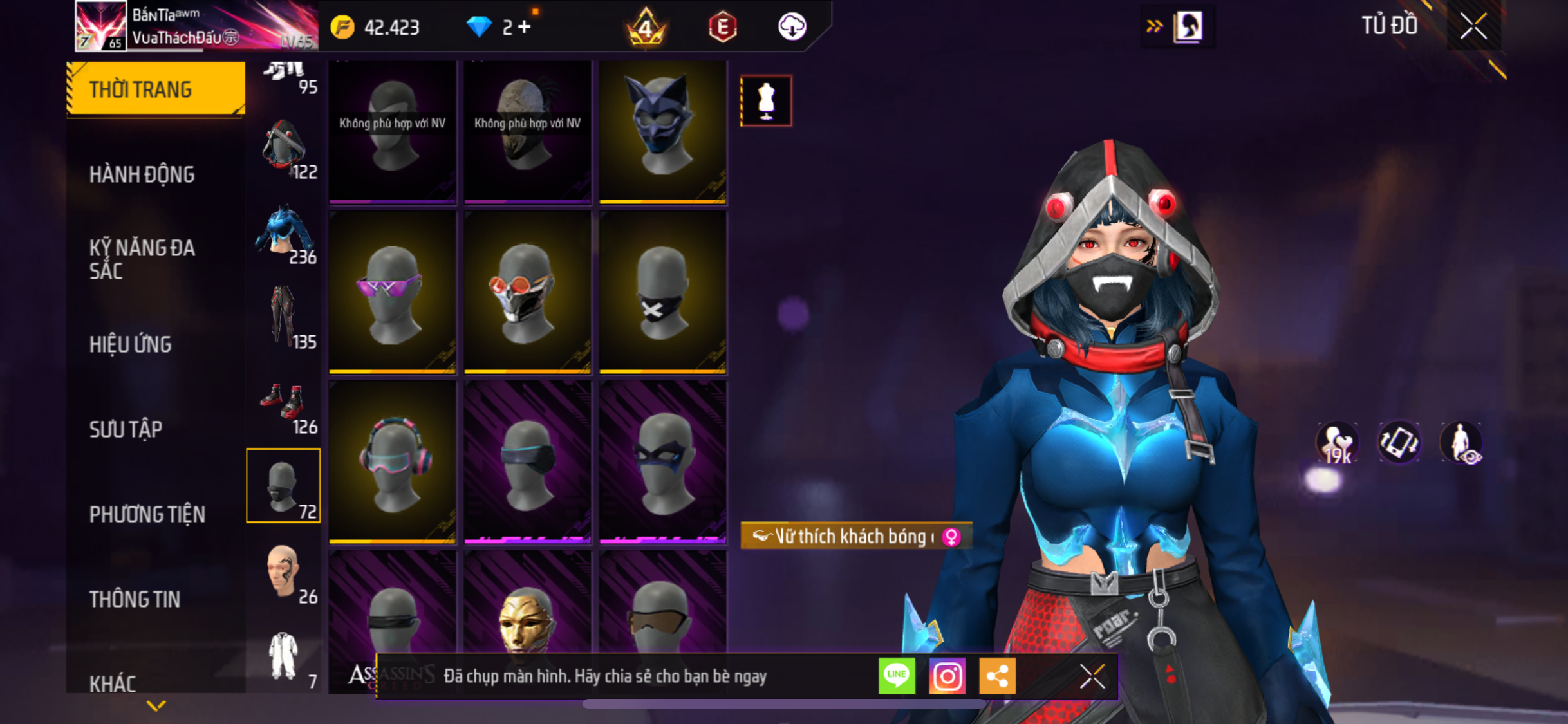Select the Thời Trang tab

point(155,89)
